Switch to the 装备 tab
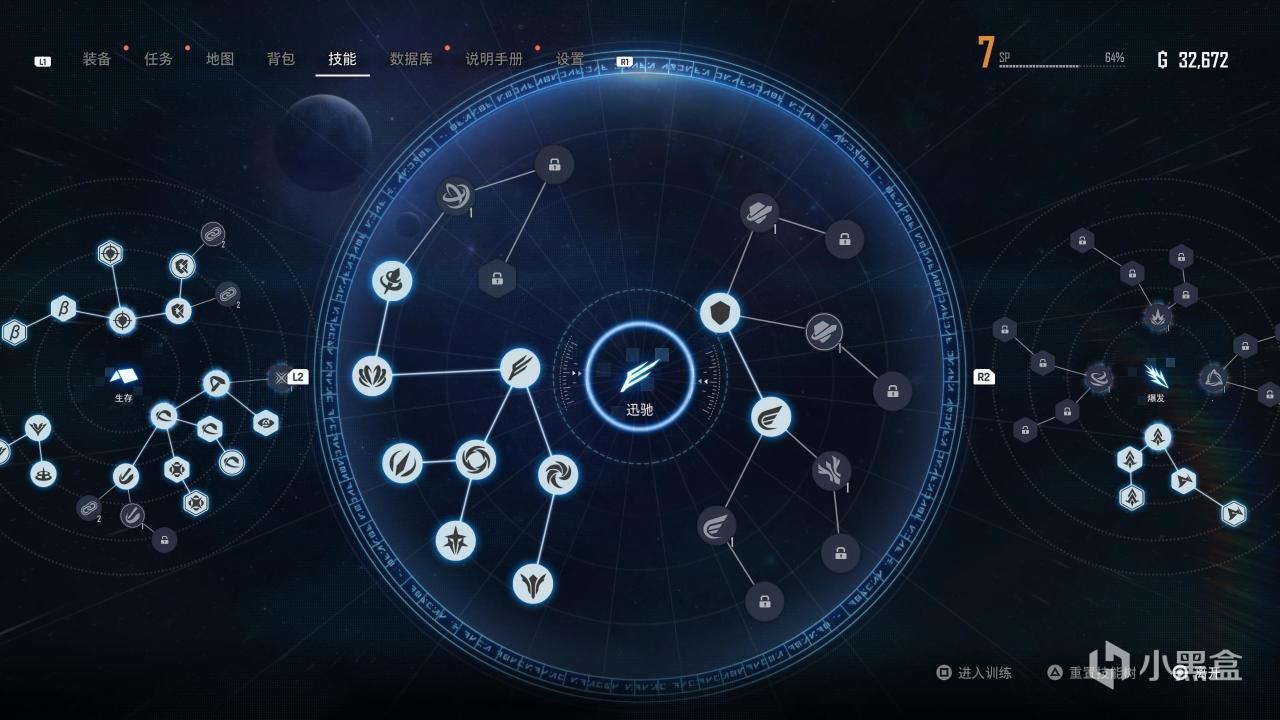Screen dimensions: 1280x720 [x=97, y=58]
